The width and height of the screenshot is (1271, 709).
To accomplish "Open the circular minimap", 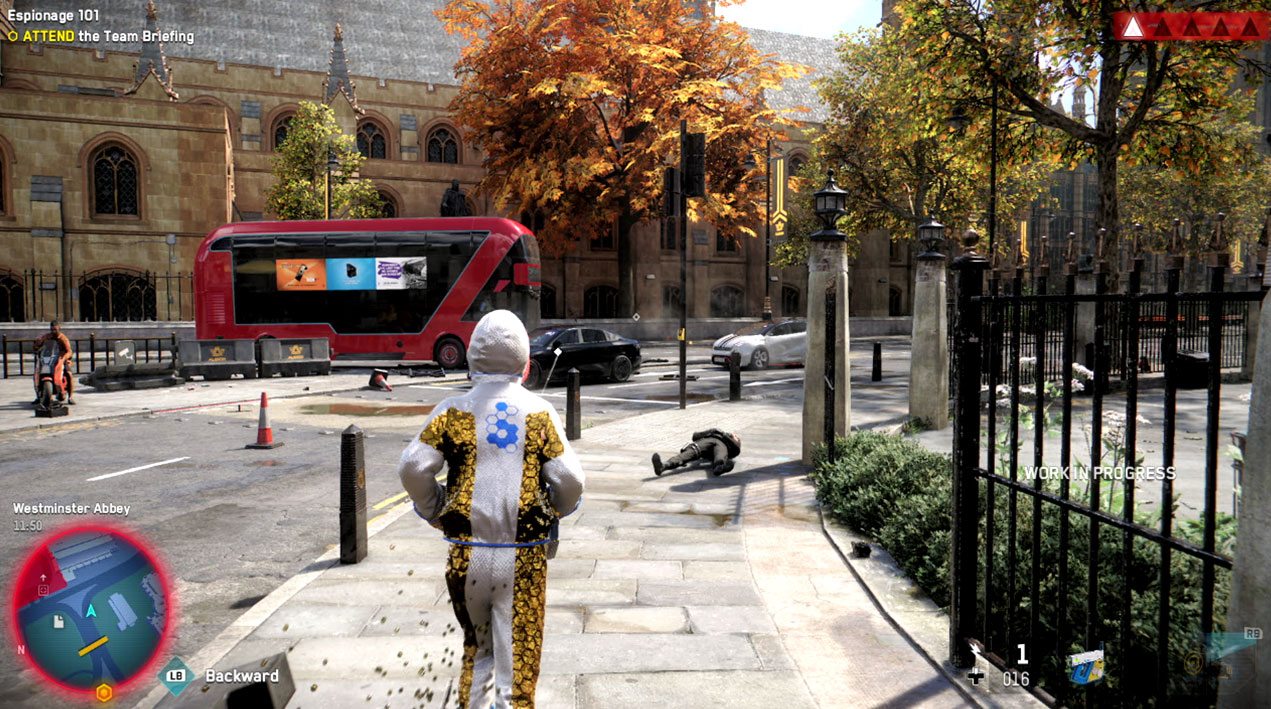I will point(92,608).
